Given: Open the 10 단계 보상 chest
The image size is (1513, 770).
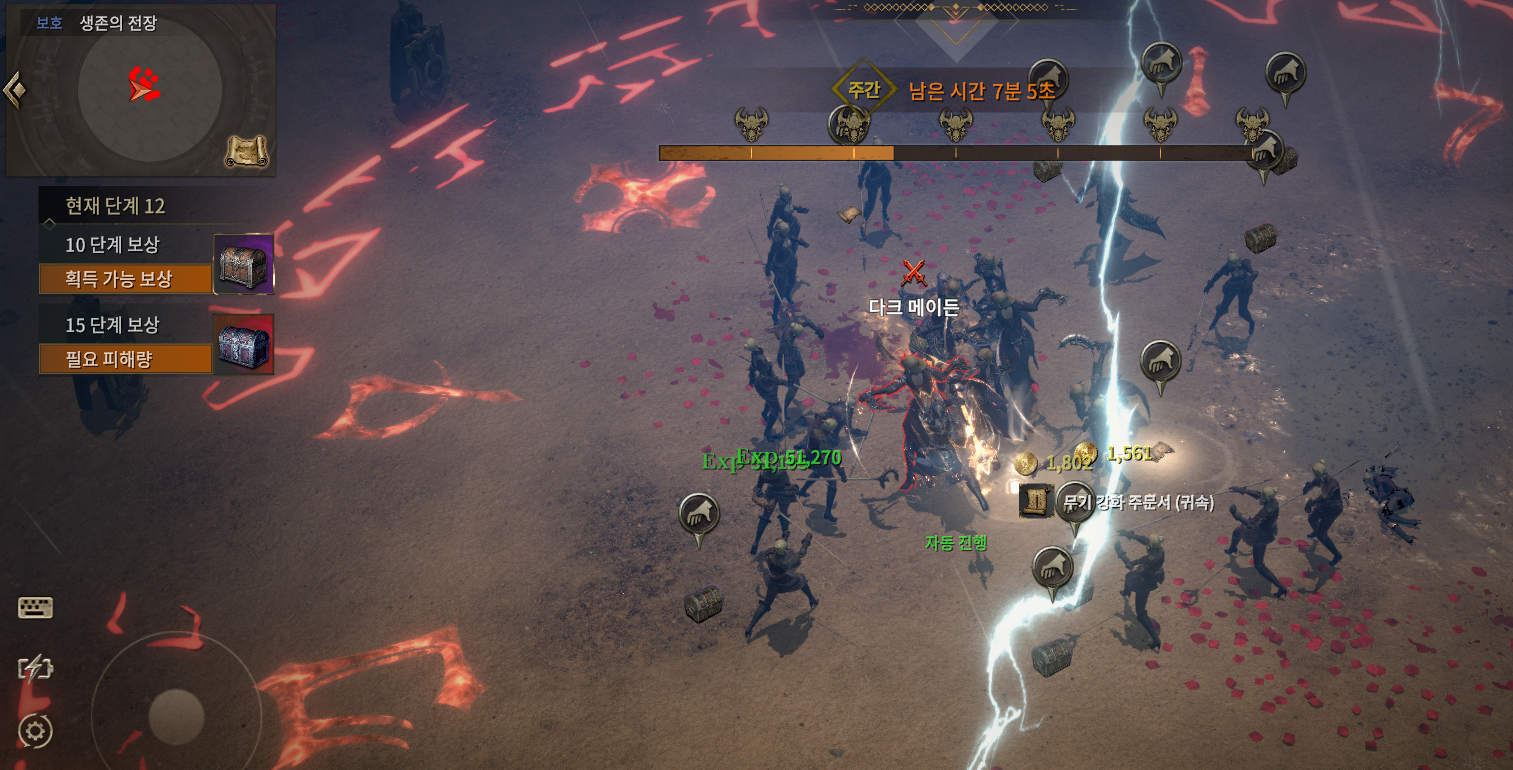Looking at the screenshot, I should click(x=244, y=264).
